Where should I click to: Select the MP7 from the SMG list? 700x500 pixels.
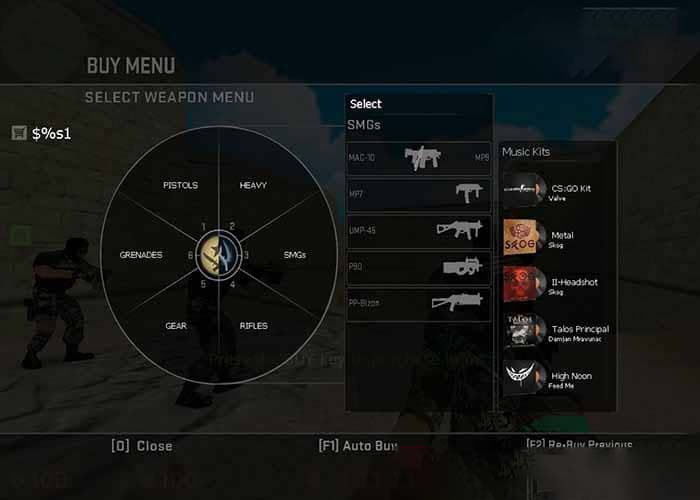[x=419, y=193]
